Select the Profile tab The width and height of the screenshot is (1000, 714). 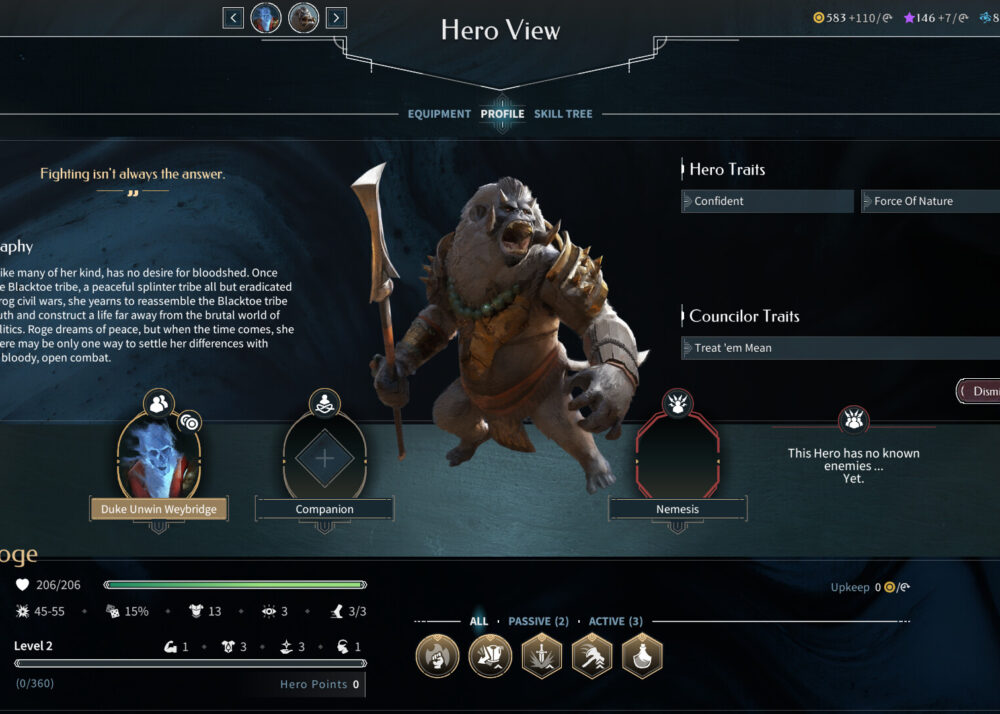502,114
